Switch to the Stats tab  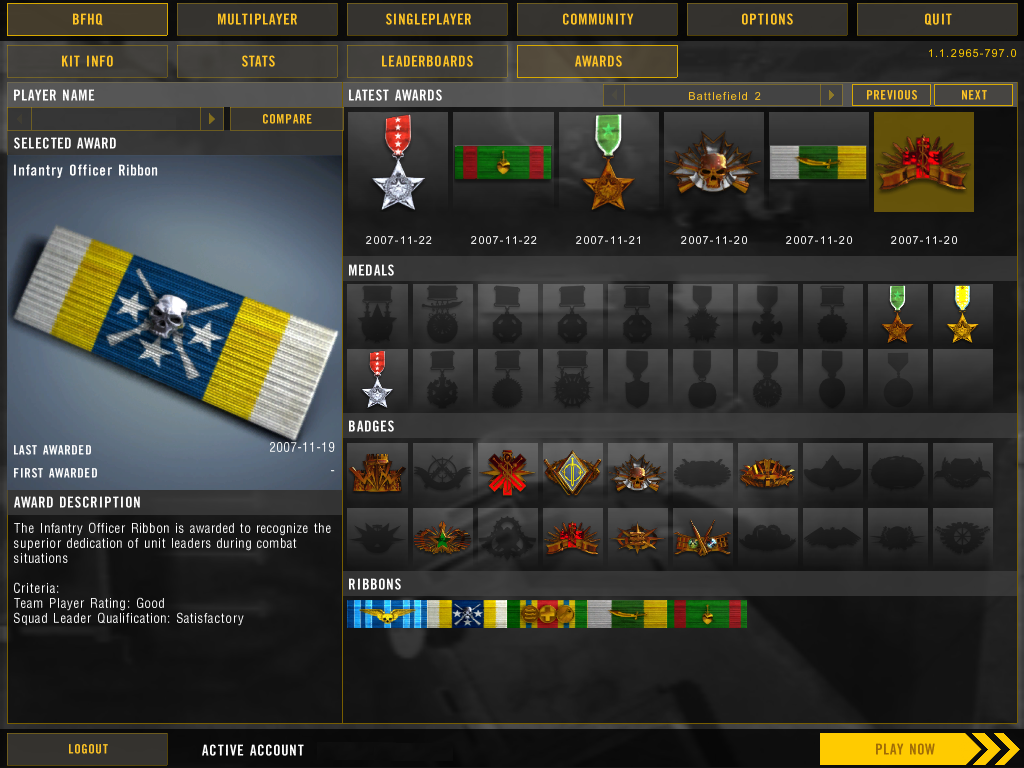(x=257, y=61)
